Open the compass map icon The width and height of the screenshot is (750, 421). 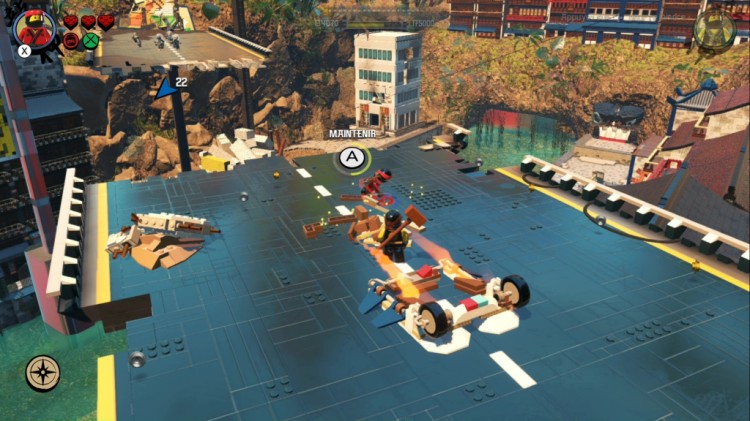click(43, 373)
